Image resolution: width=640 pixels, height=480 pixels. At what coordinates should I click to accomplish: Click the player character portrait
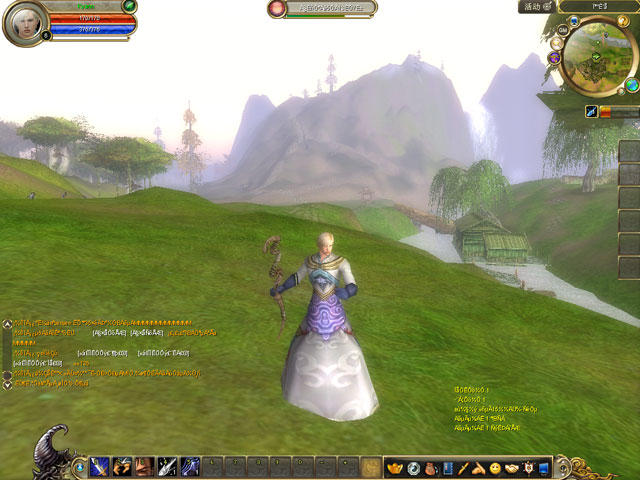pos(25,23)
